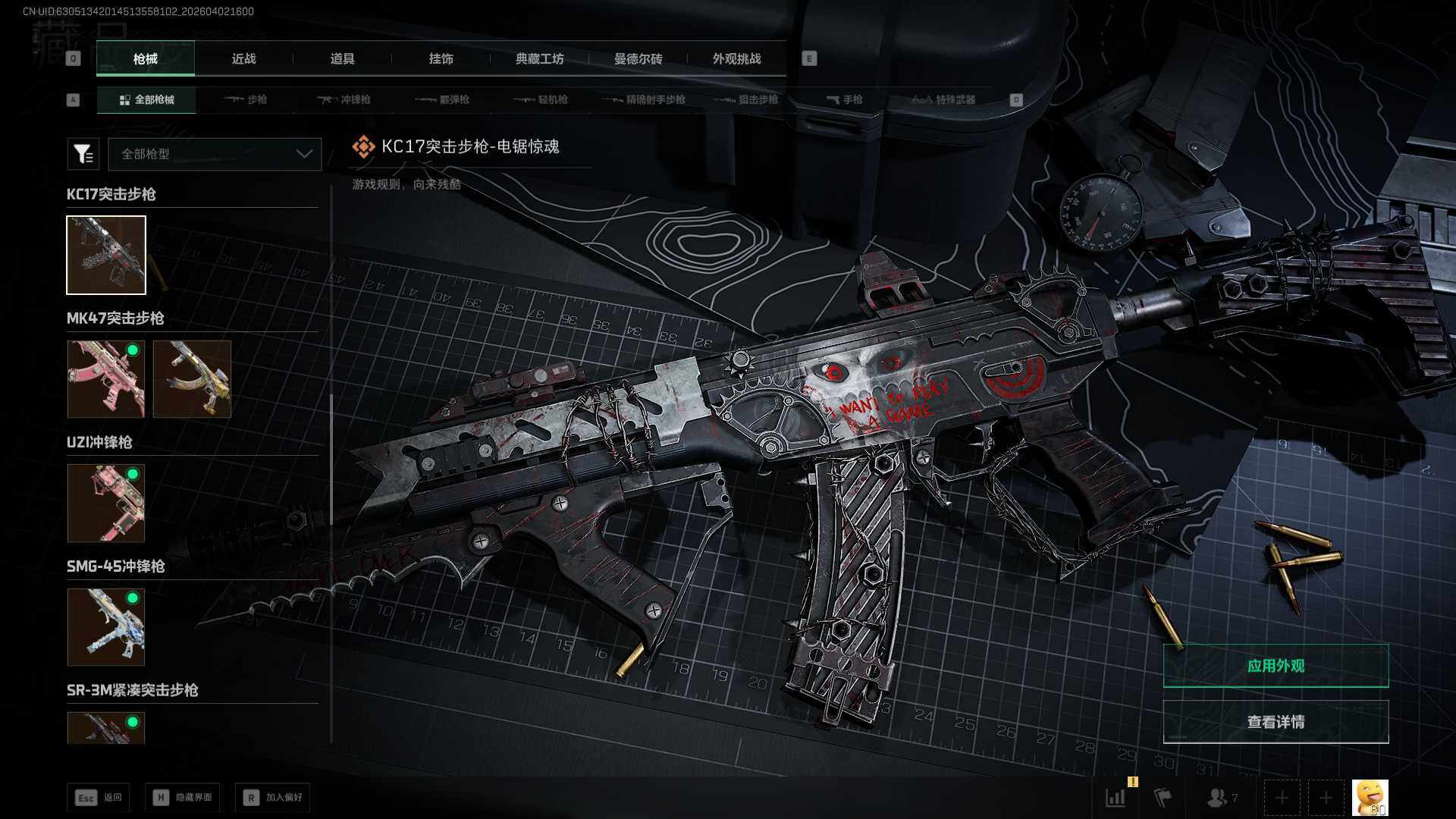Select the SMG-45 skin thumbnail
The image size is (1456, 819).
click(x=106, y=626)
